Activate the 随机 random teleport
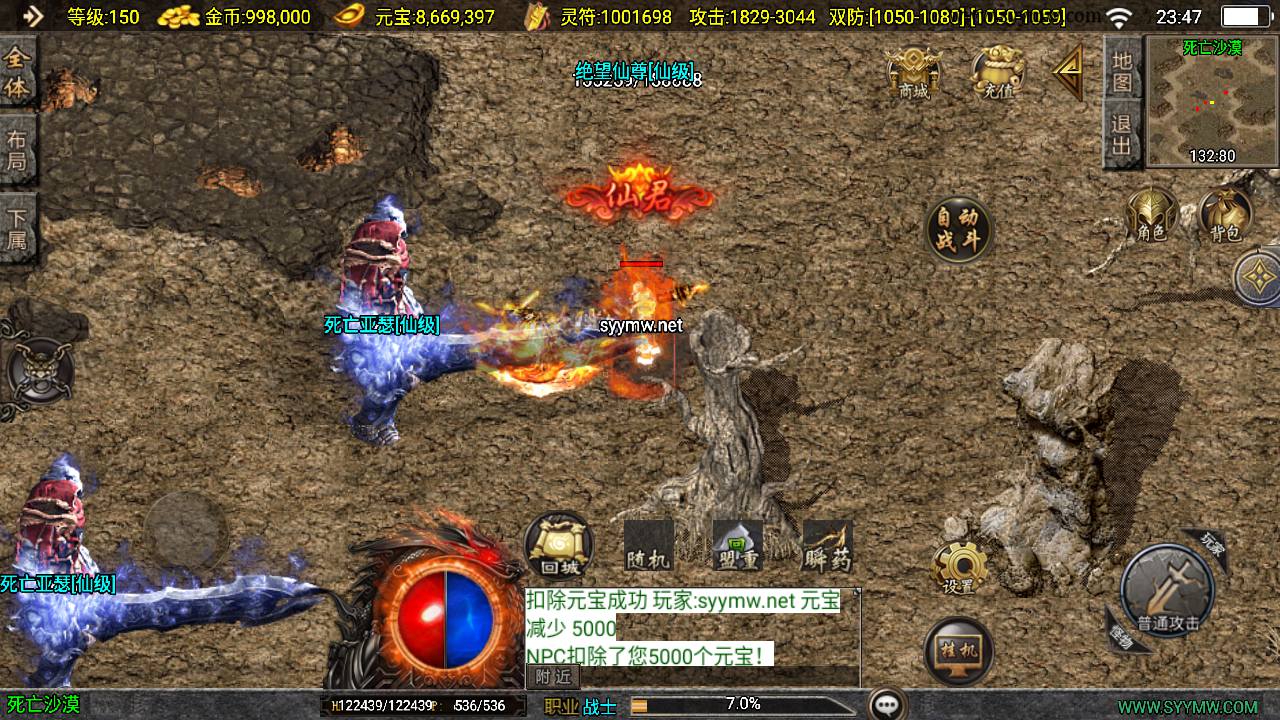 tap(647, 547)
